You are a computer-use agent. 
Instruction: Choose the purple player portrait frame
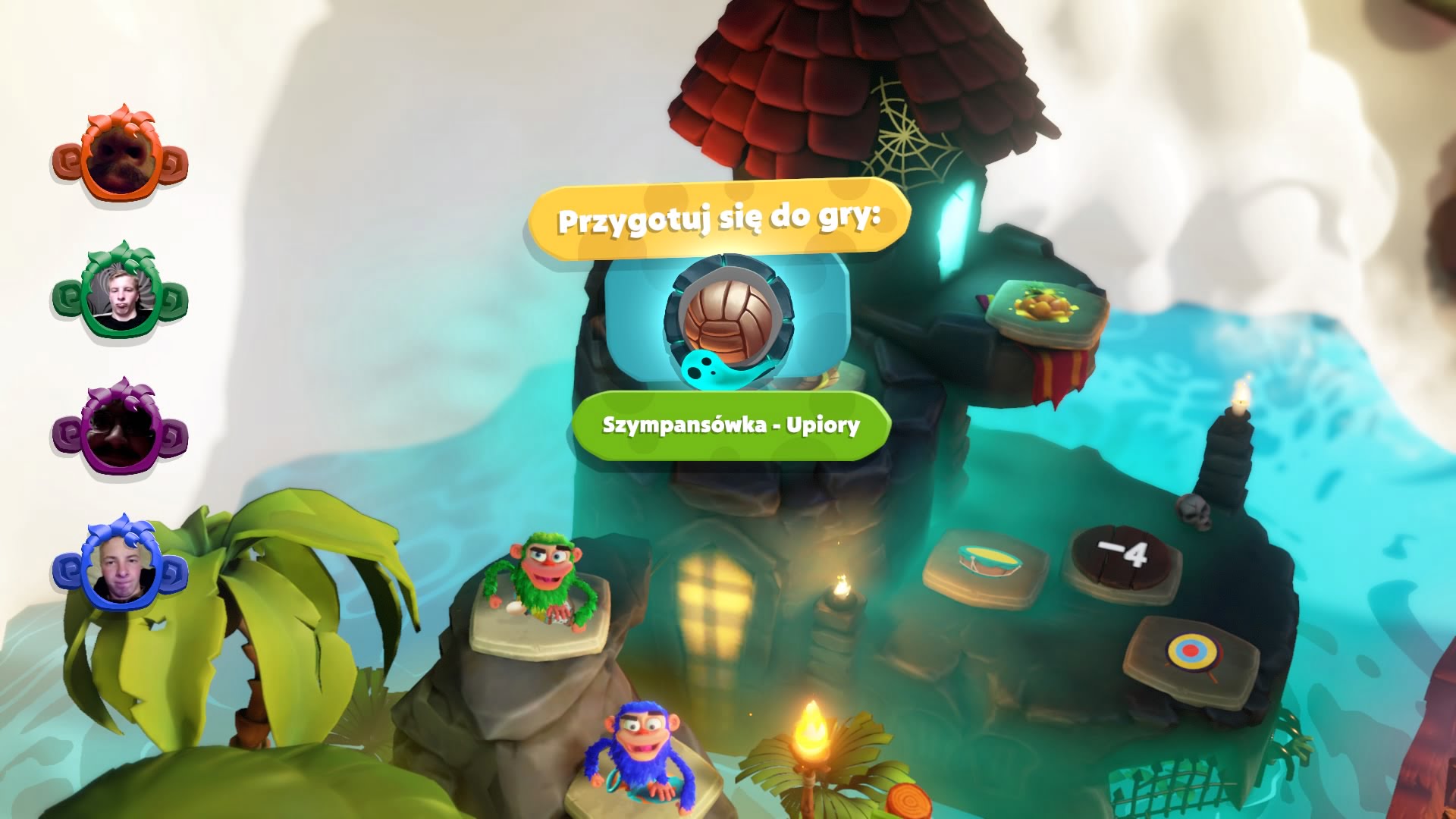120,430
